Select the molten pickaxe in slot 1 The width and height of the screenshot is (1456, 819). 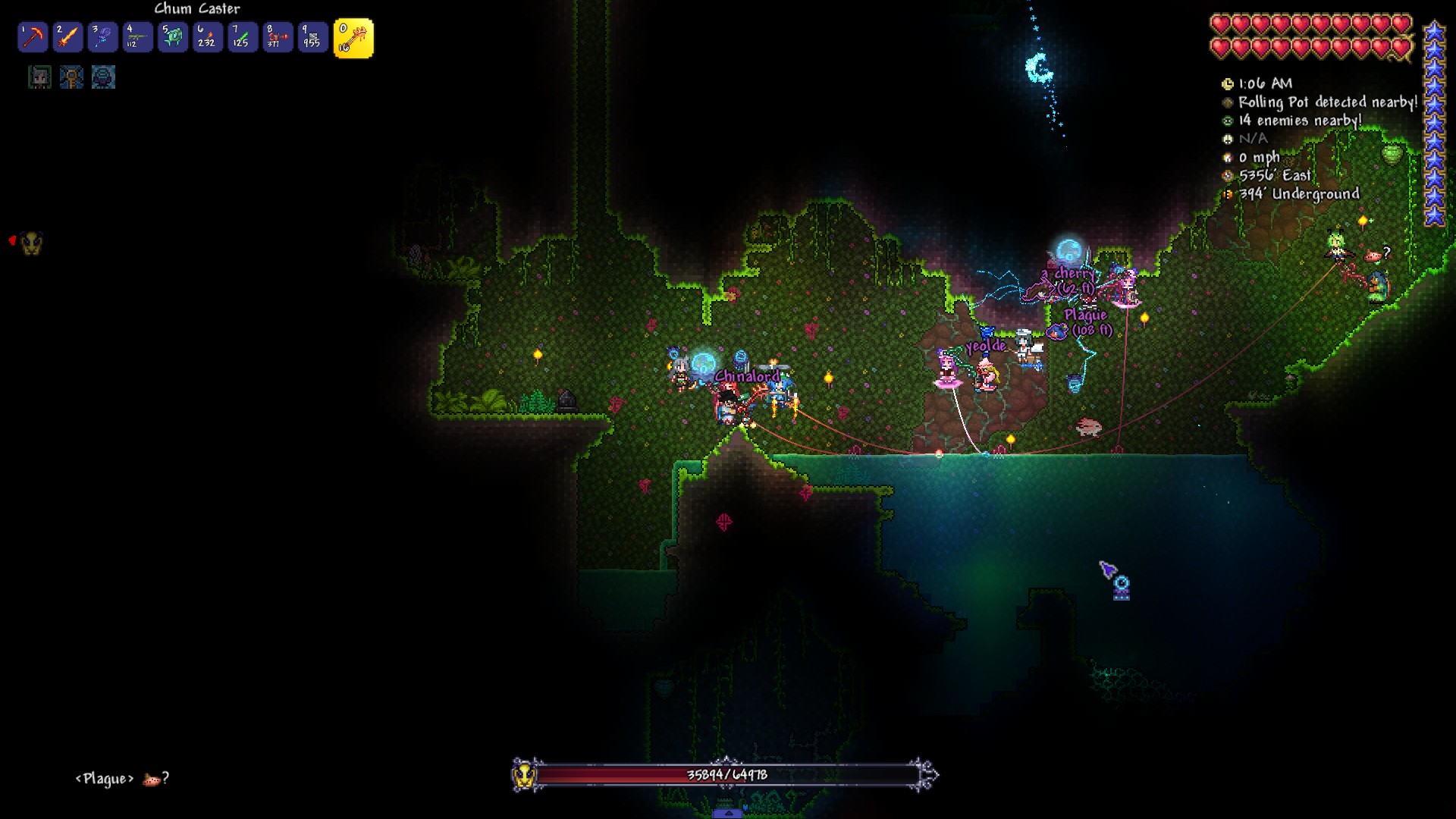[x=33, y=38]
